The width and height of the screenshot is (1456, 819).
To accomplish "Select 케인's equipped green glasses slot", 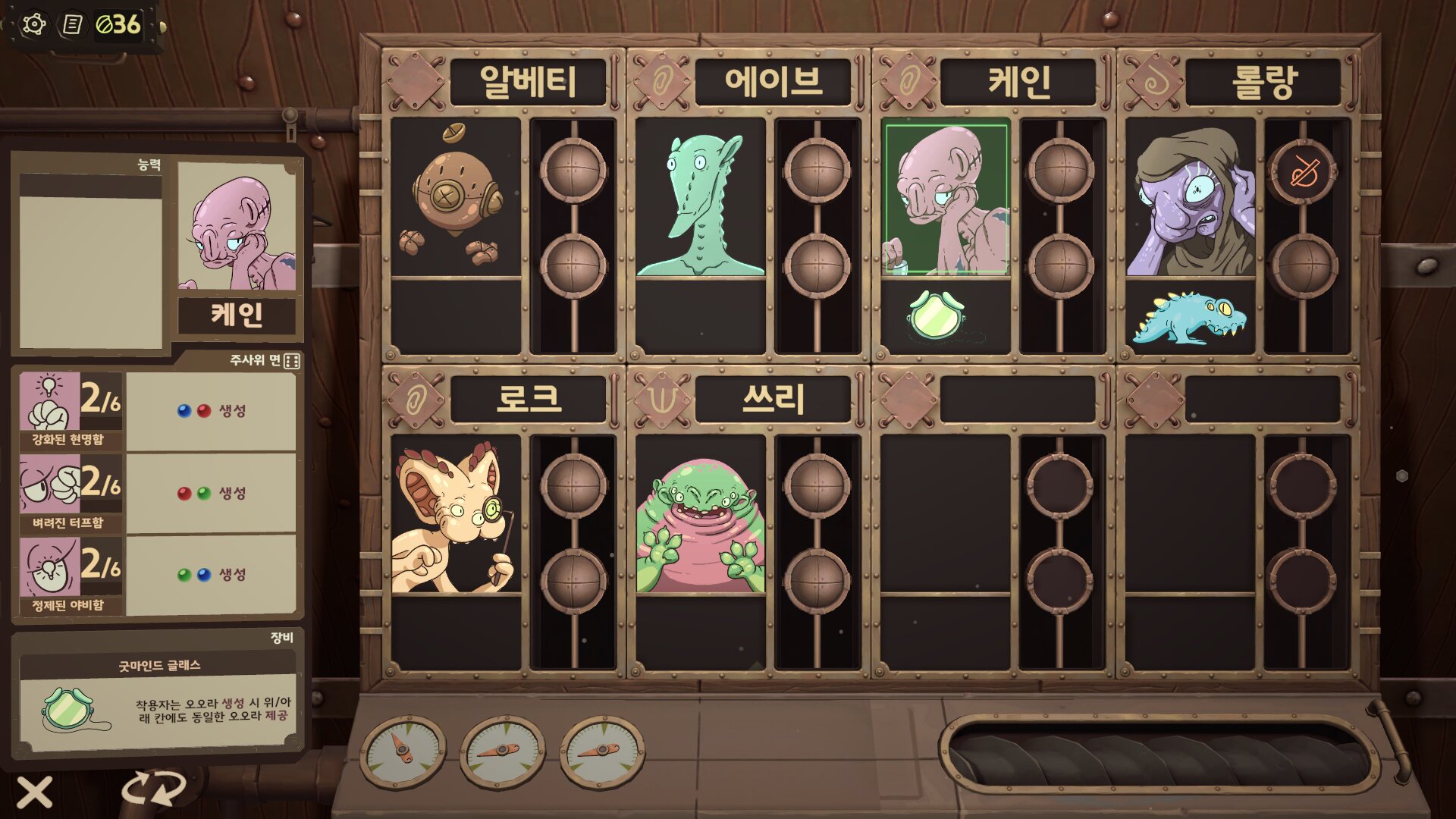I will point(937,314).
